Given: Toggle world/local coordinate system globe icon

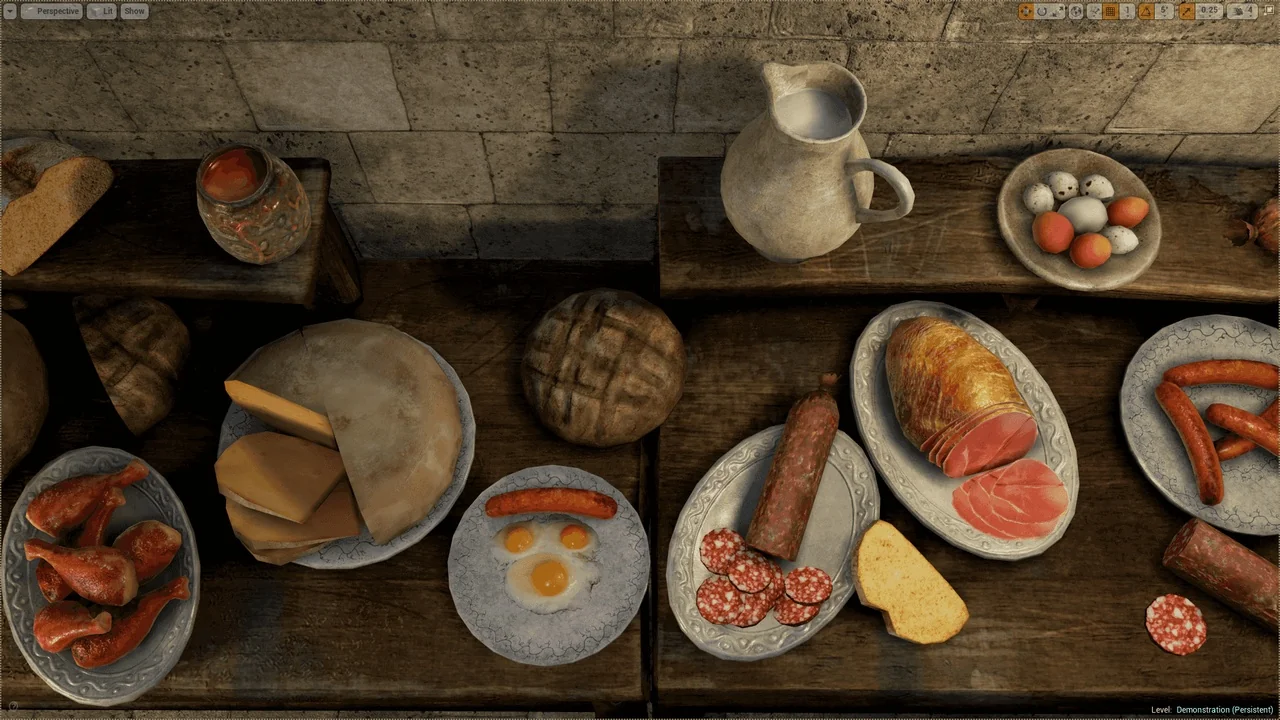Looking at the screenshot, I should (x=1076, y=11).
